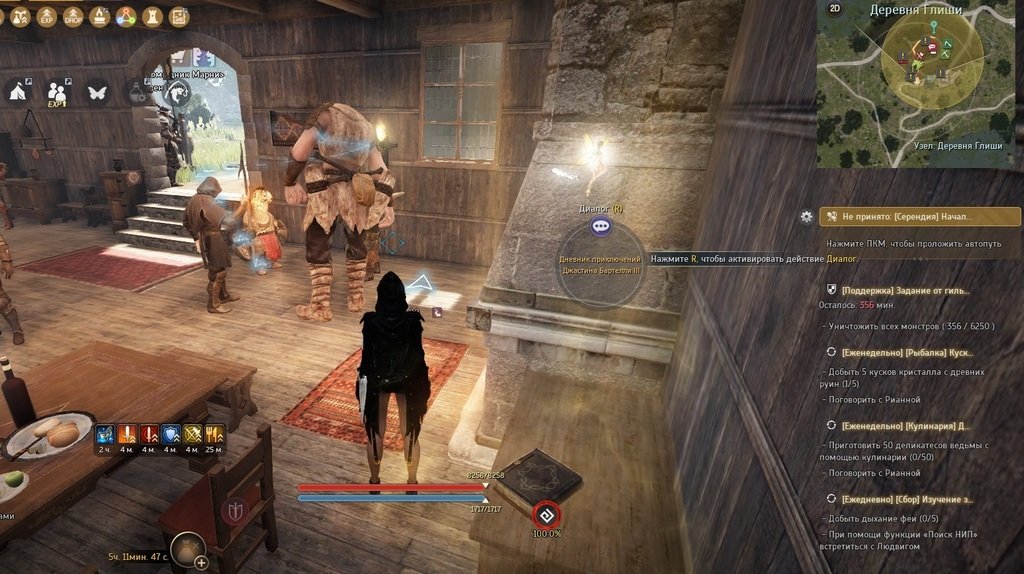
Task: Click the EXP bonus icon in top bar
Action: 46,17
